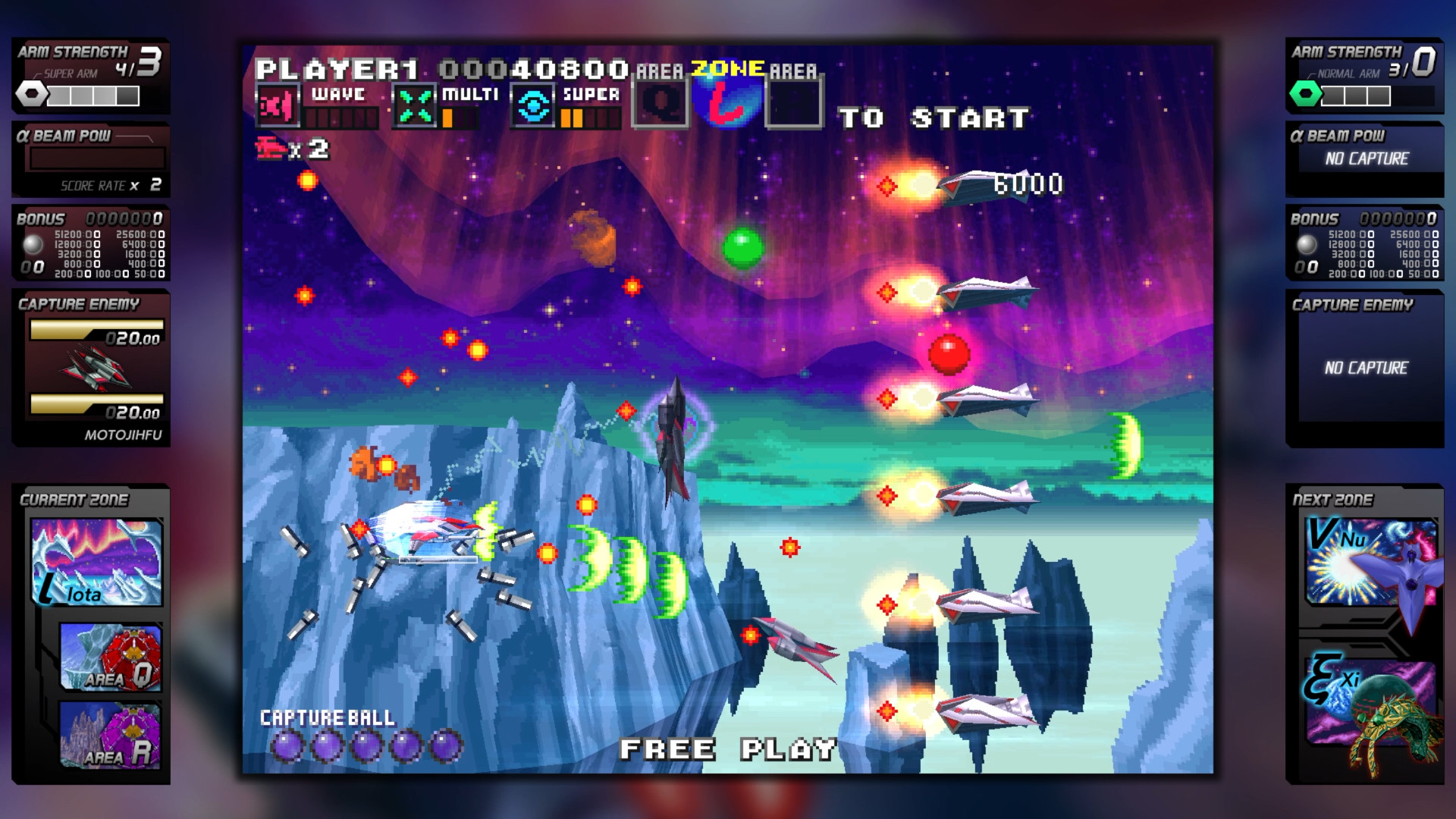The height and width of the screenshot is (819, 1456).
Task: Click the TO START prompt text
Action: 934,117
